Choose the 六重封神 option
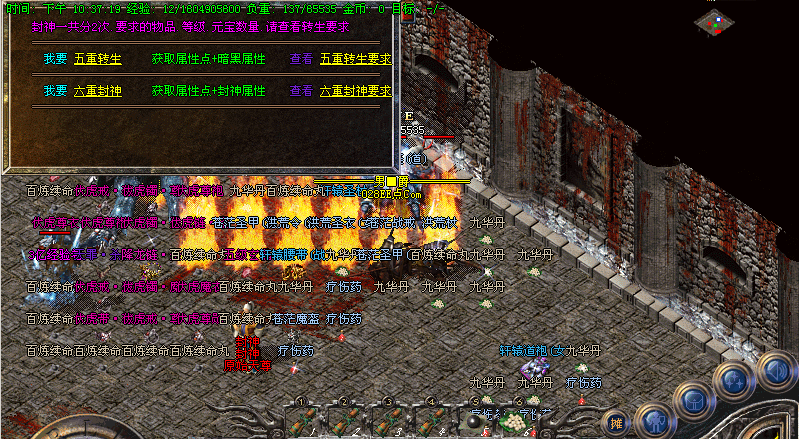 [x=98, y=90]
